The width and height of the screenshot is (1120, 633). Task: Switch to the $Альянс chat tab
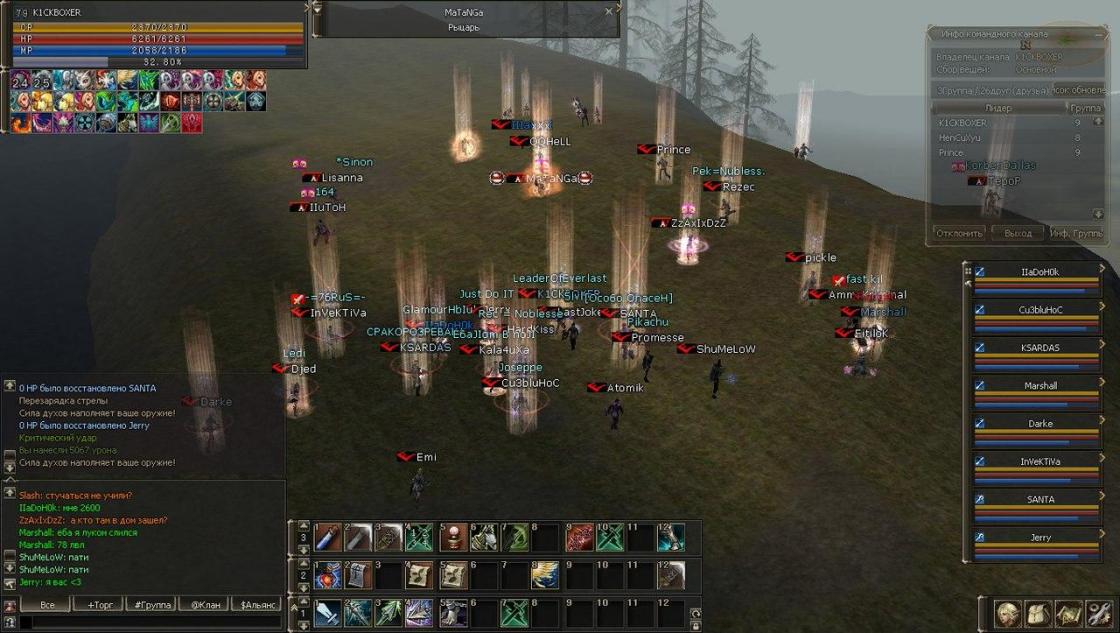[x=256, y=605]
